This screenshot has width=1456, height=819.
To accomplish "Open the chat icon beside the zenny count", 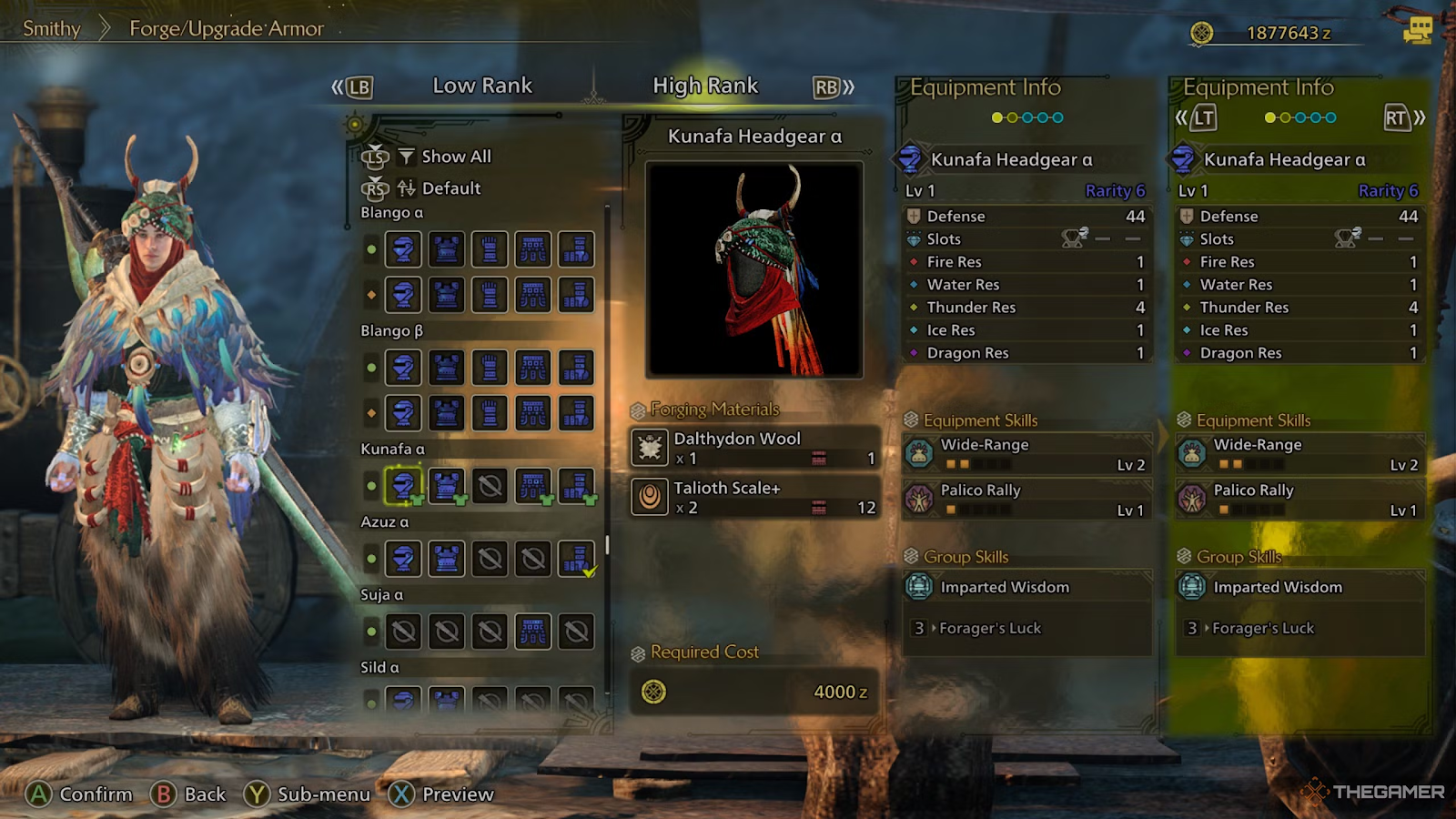I will pyautogui.click(x=1417, y=31).
